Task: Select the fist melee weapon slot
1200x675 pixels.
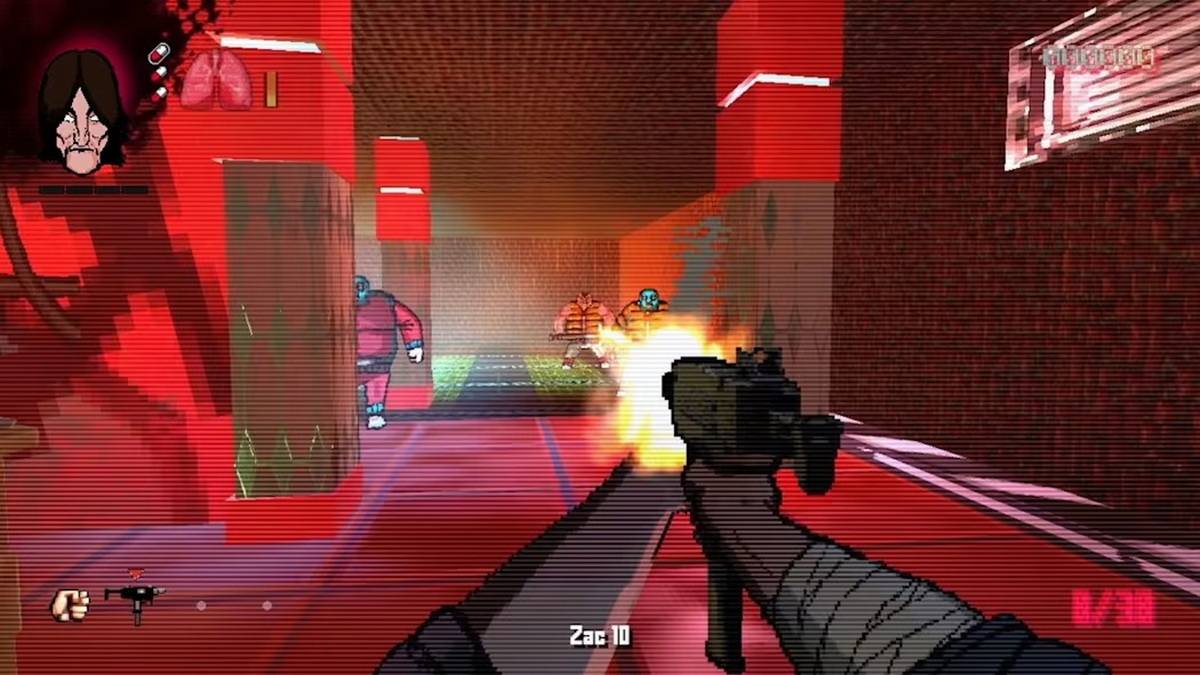Action: pyautogui.click(x=70, y=603)
